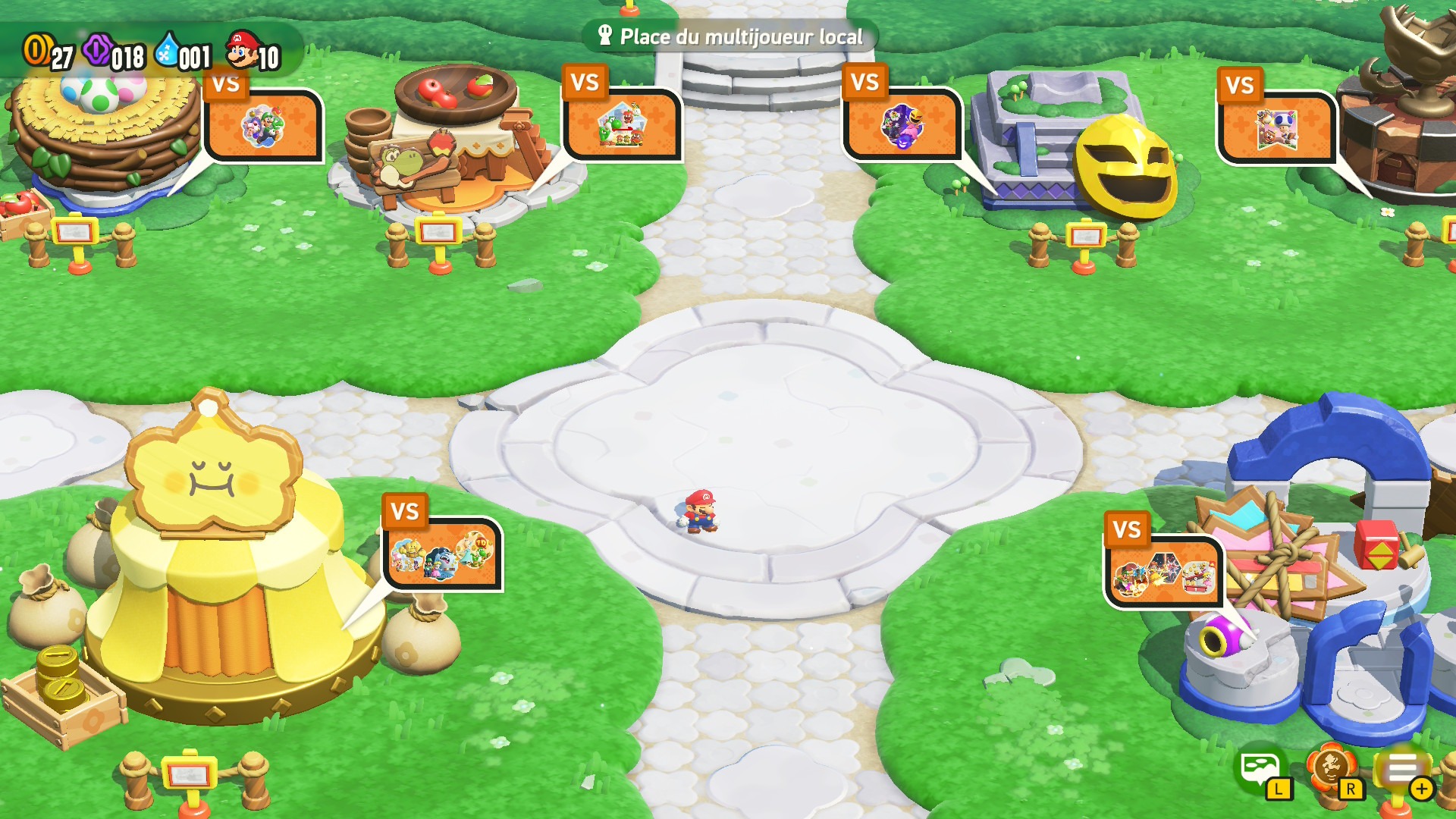Screen dimensions: 1456x819
Task: Choose the VS panel beside Yoshi's fruit table
Action: click(x=622, y=125)
